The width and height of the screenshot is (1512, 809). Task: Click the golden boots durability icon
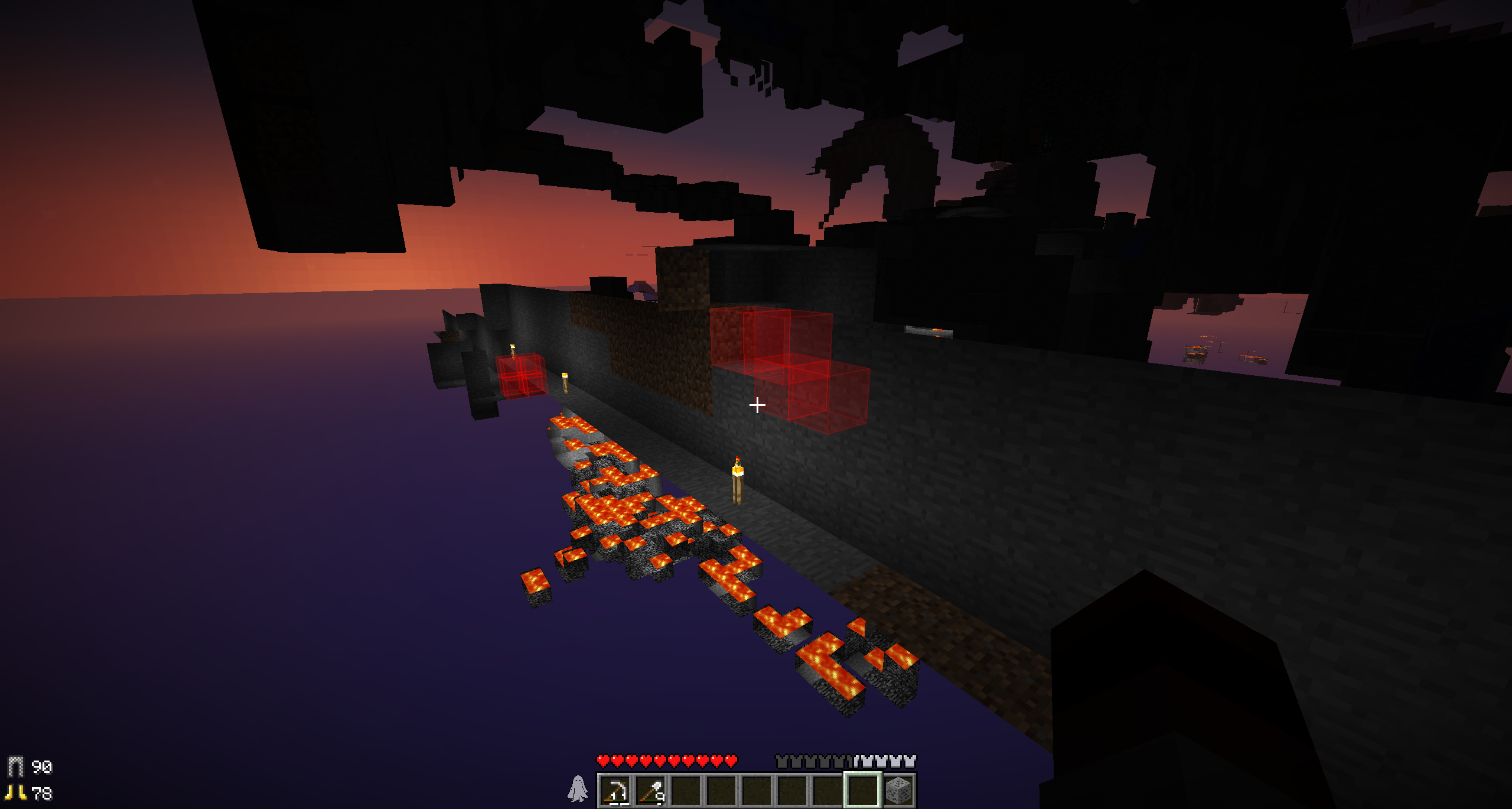coord(15,792)
